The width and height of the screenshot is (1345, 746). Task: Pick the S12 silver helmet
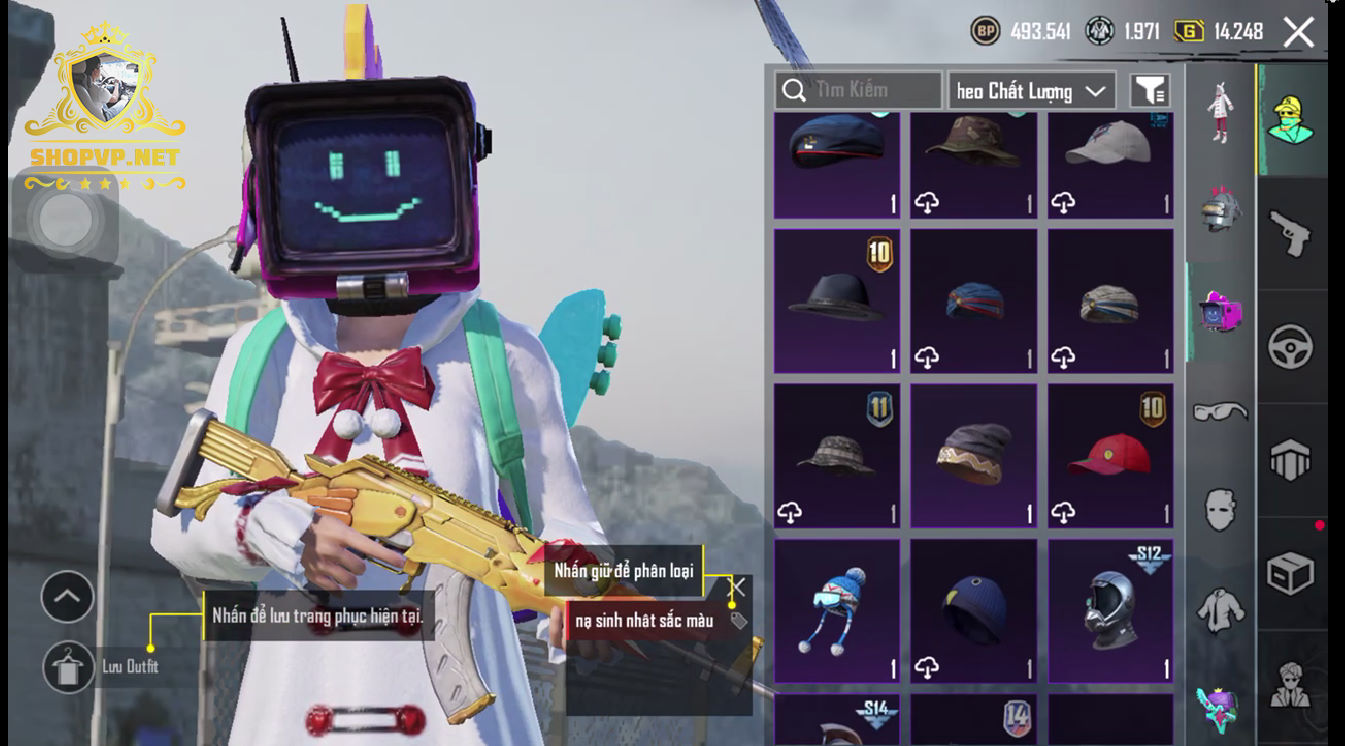pyautogui.click(x=1109, y=610)
